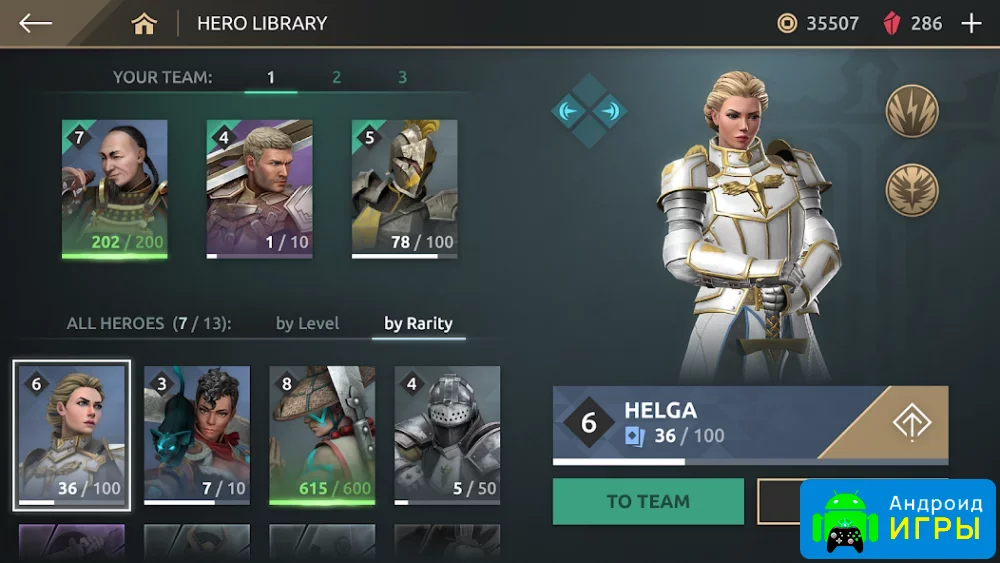Viewport: 1000px width, 563px height.
Task: Sort heroes by Rarity
Action: click(418, 323)
